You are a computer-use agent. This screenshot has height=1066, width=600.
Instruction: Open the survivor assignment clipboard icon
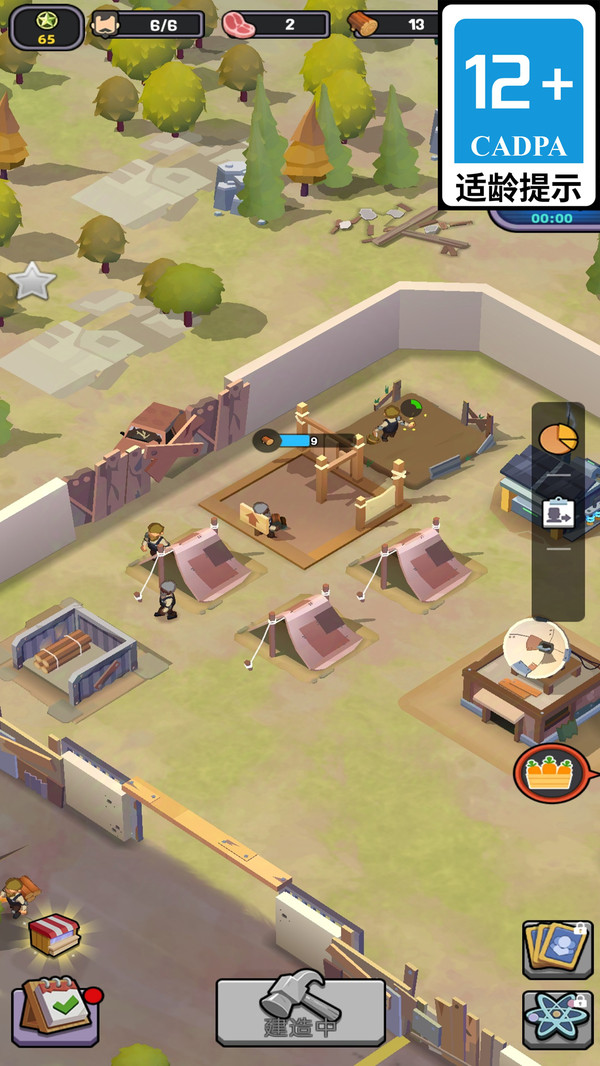[x=558, y=514]
